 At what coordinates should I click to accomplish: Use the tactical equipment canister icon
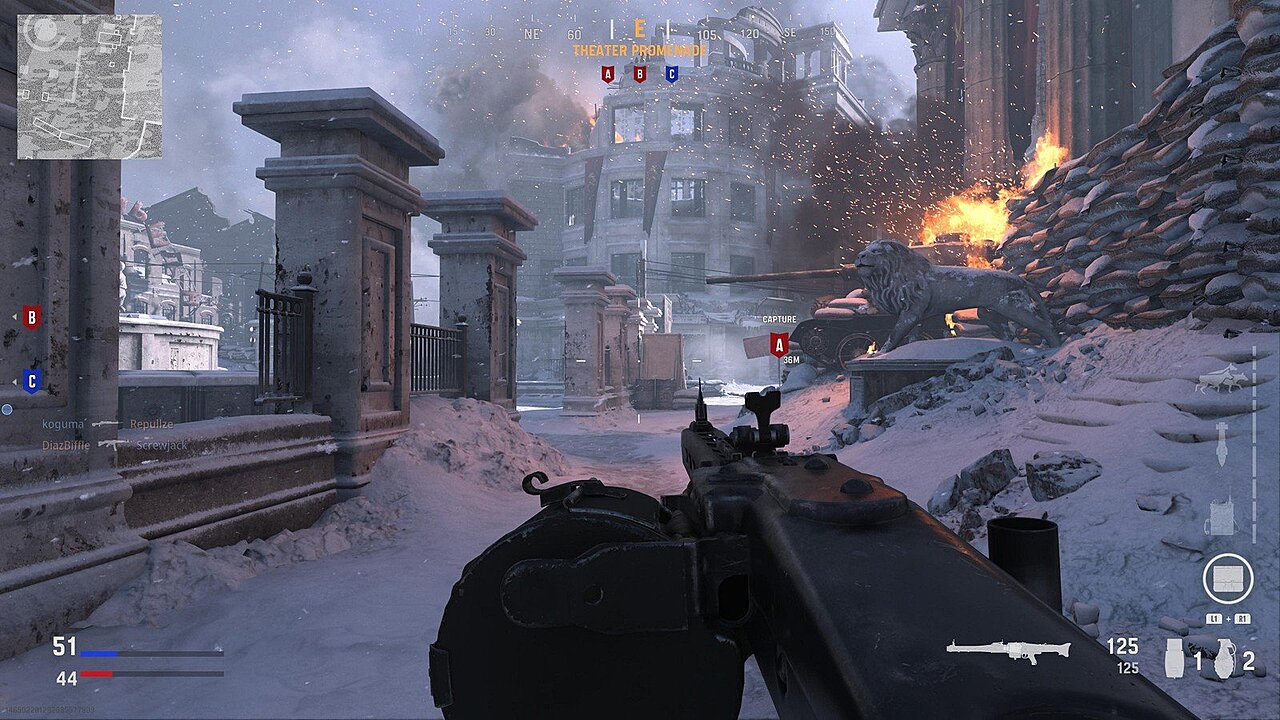[1175, 659]
